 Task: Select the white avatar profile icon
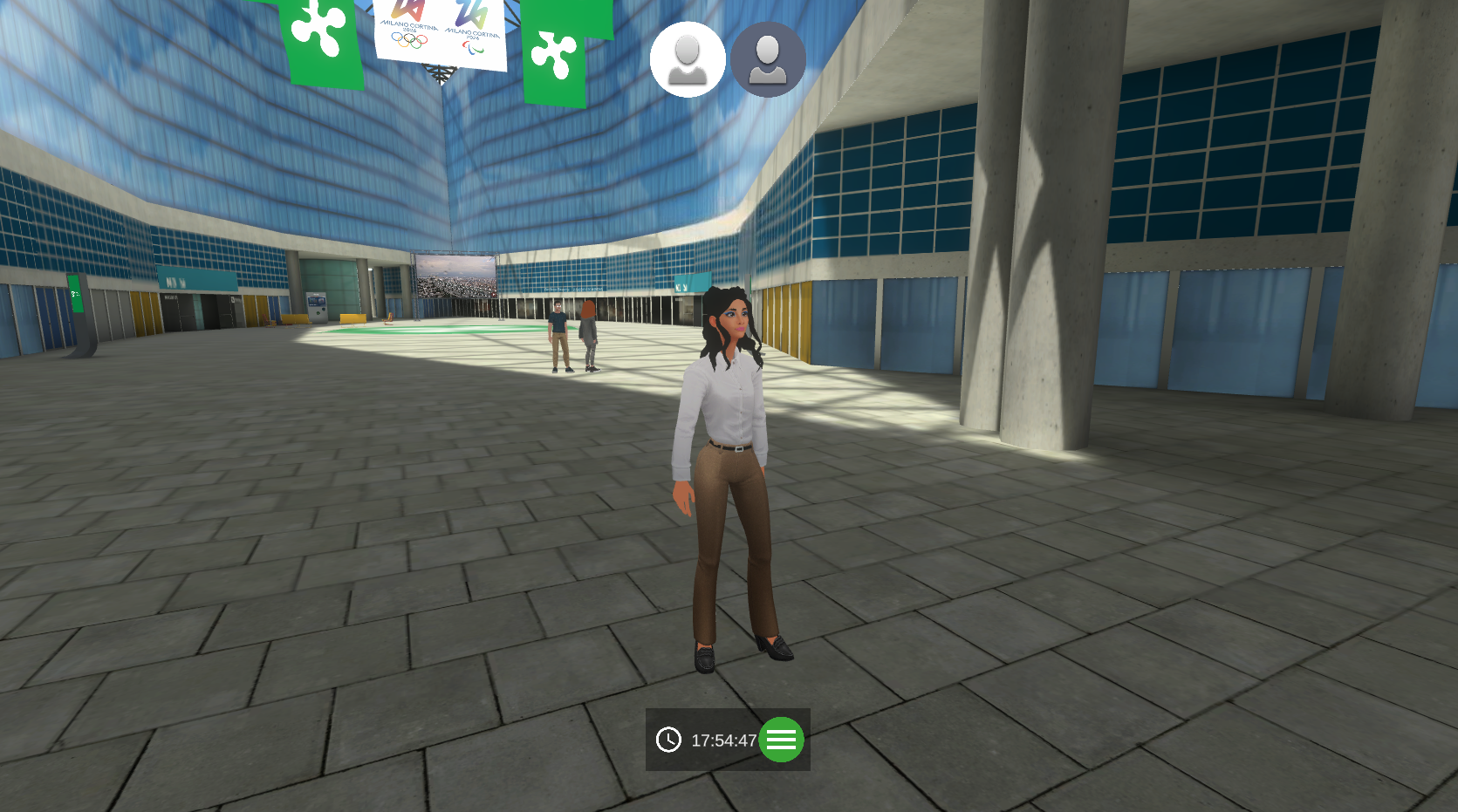coord(688,59)
